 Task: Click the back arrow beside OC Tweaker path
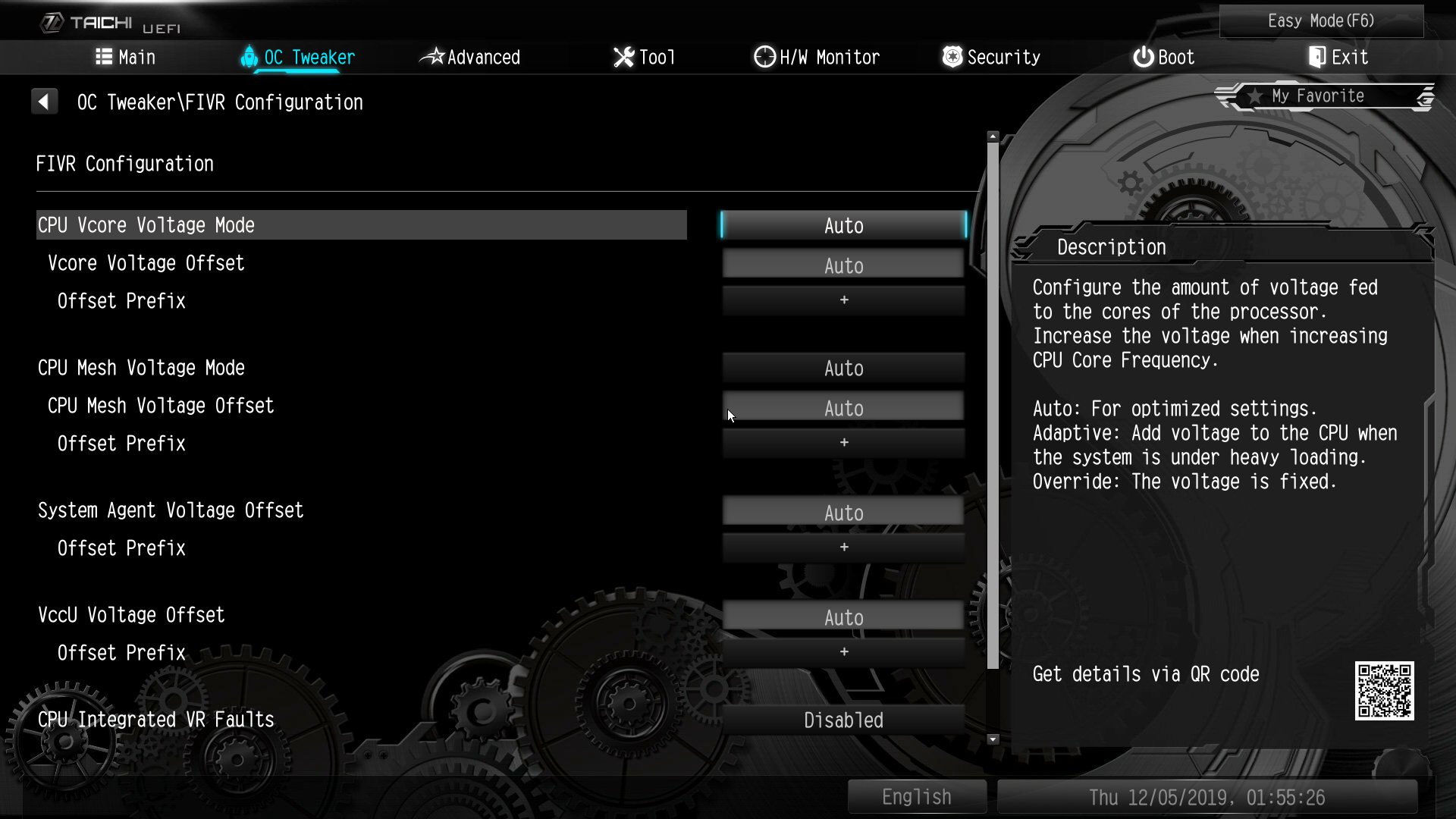coord(44,102)
